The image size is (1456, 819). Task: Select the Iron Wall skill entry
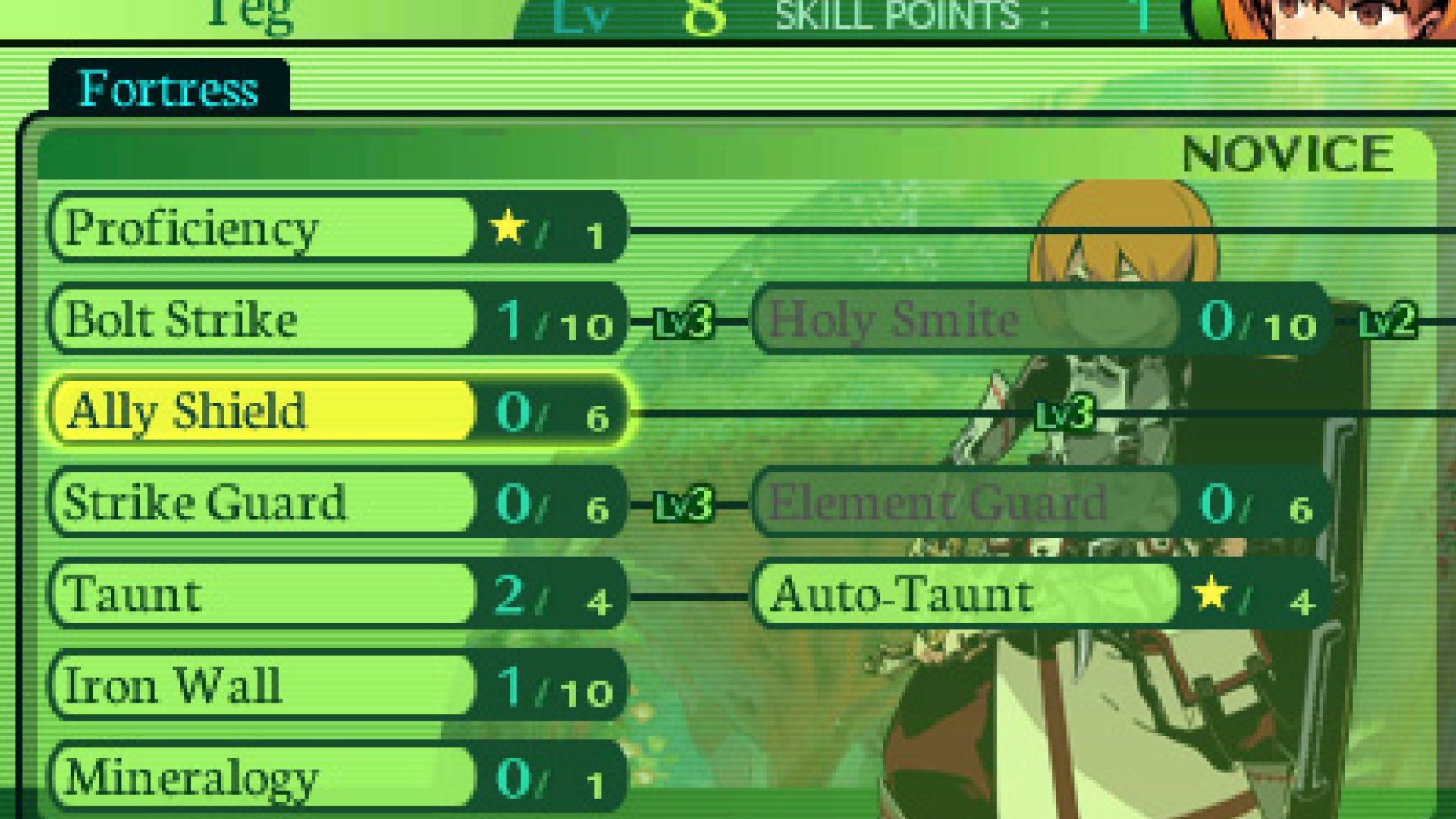227,685
